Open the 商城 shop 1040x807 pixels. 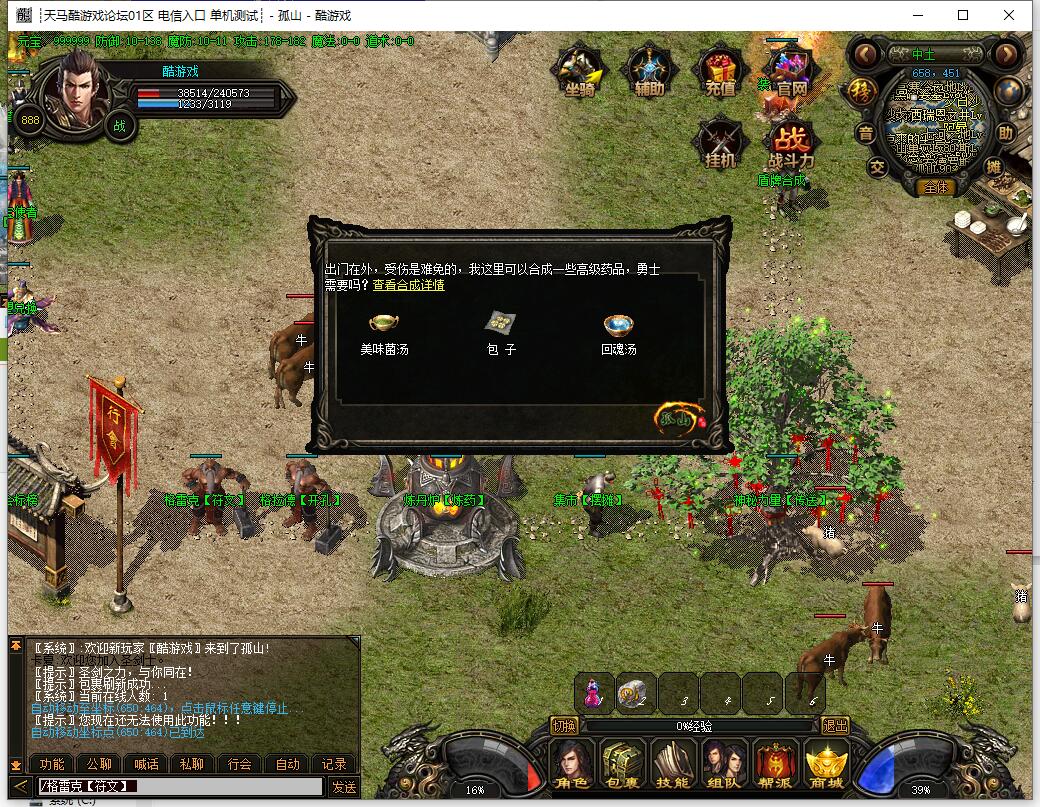[x=826, y=765]
